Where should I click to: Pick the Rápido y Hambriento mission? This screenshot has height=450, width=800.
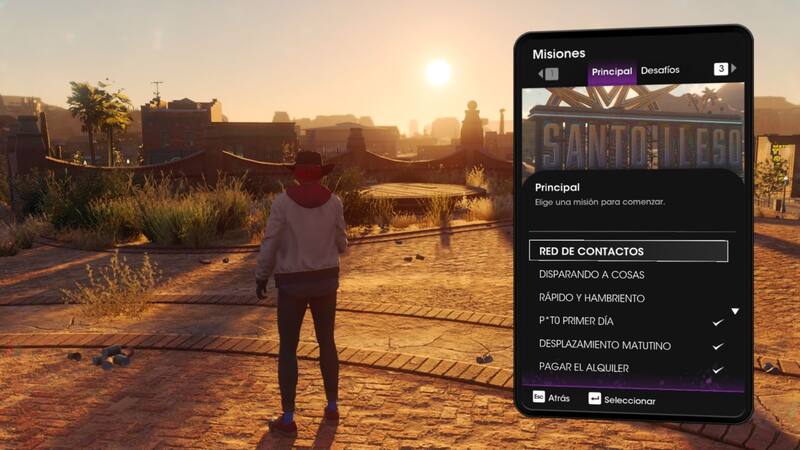(591, 298)
